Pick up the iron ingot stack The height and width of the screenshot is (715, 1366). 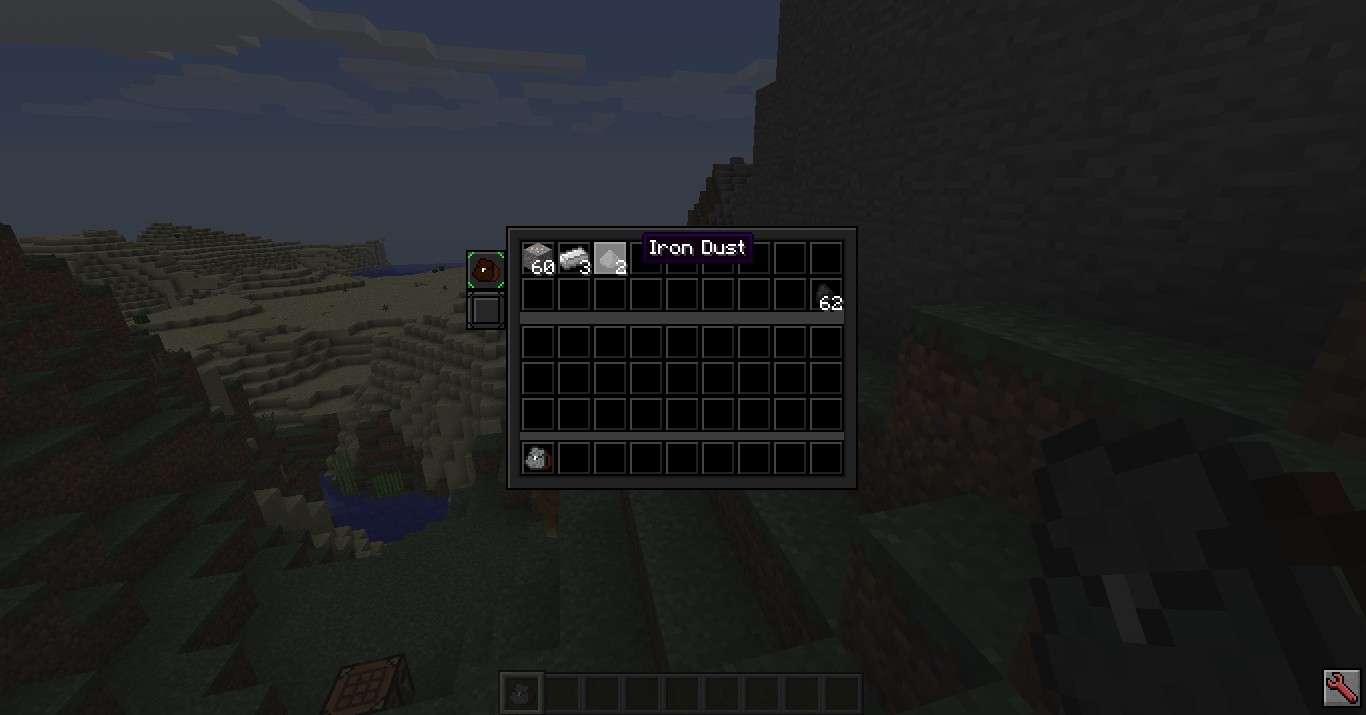pos(574,258)
